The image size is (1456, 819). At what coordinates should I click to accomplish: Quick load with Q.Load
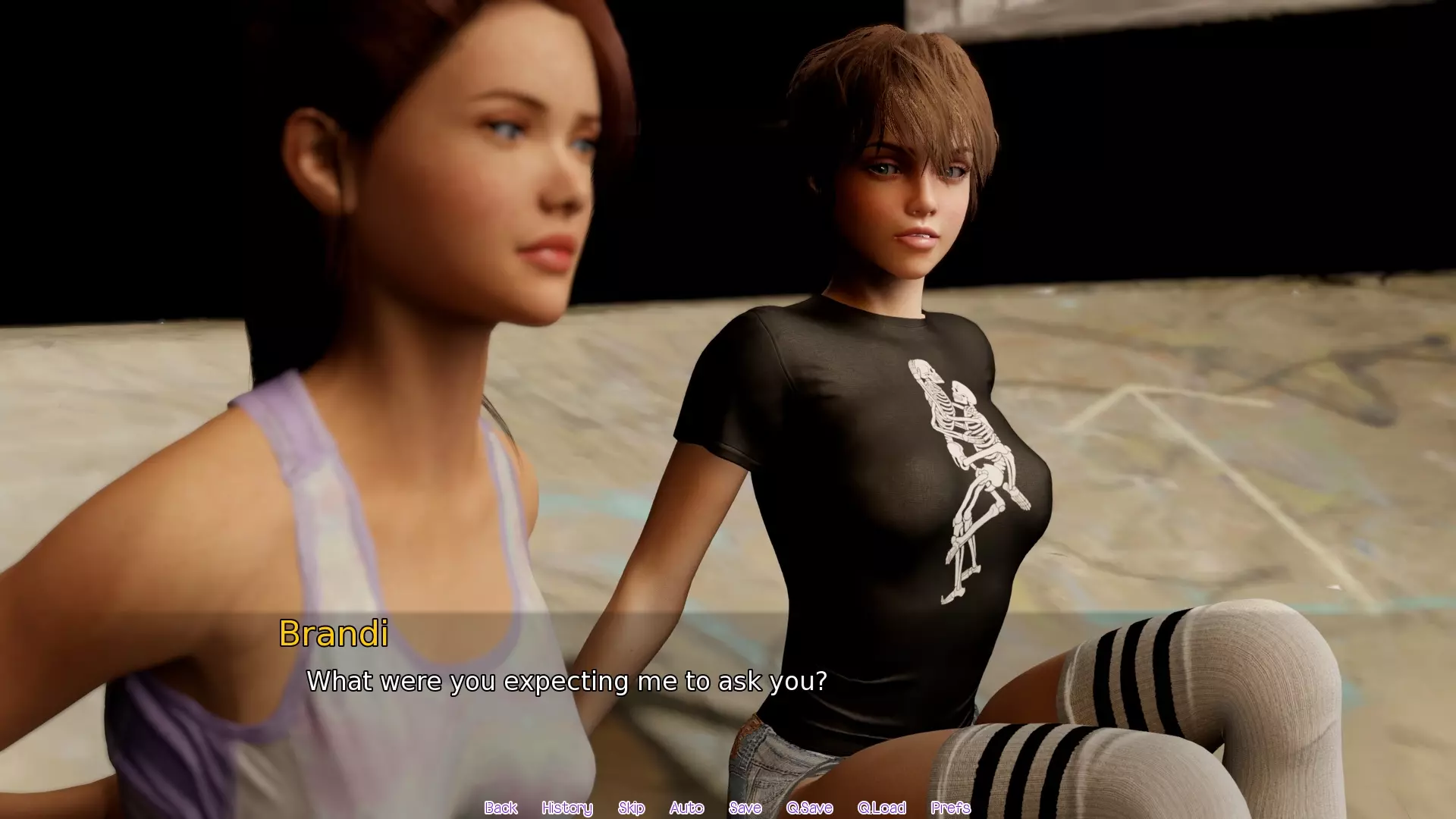pos(881,808)
